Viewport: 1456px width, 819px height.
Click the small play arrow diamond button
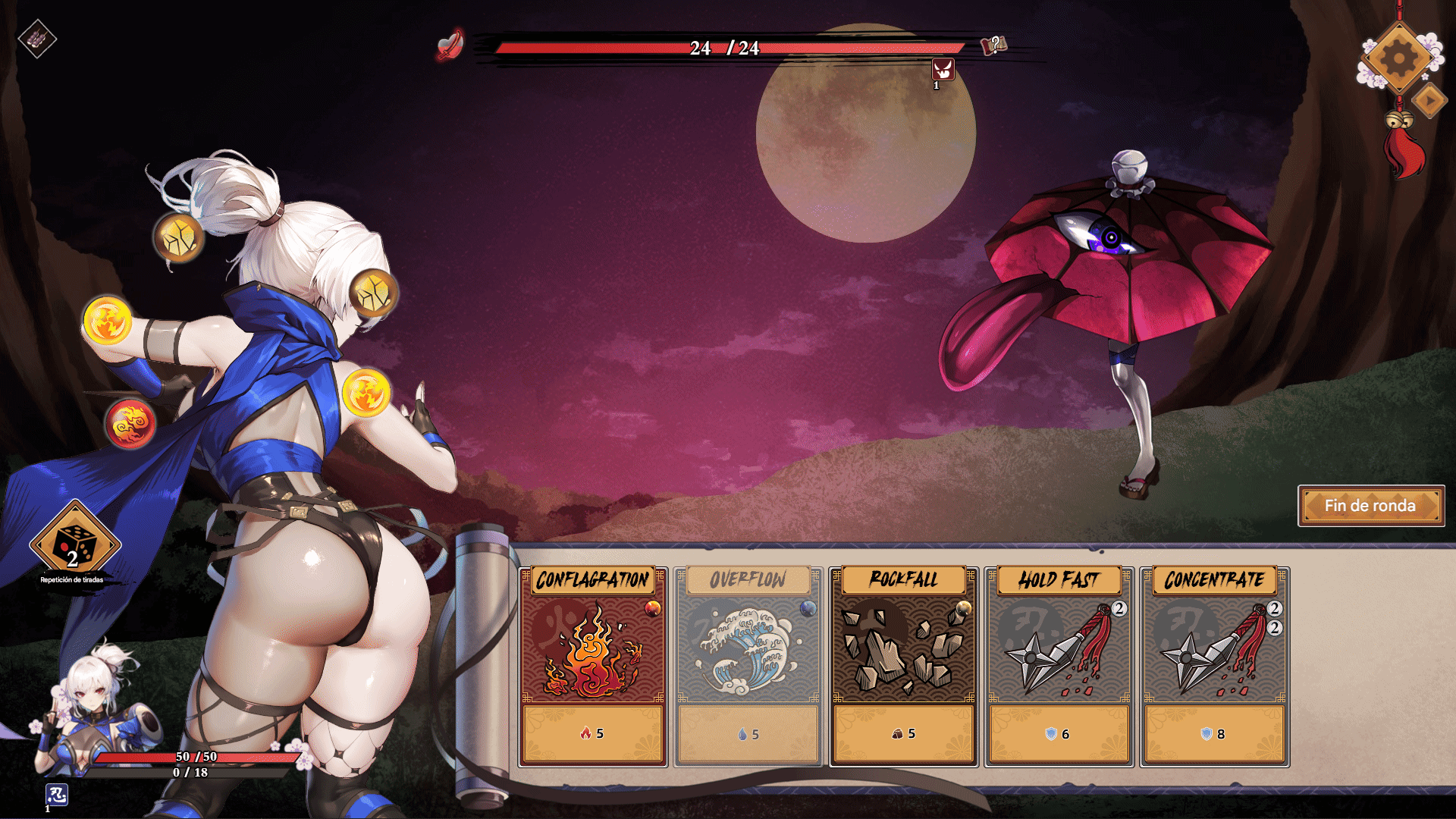click(x=1430, y=101)
